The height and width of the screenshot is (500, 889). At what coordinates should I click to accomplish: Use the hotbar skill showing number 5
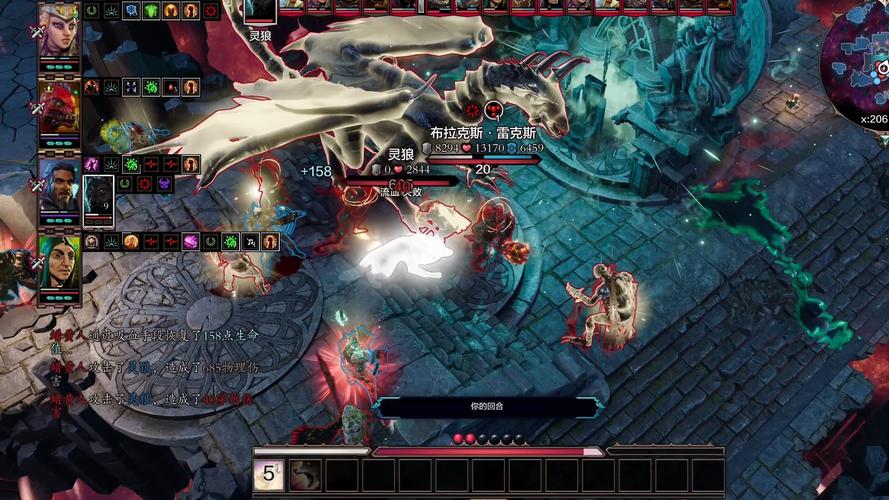click(x=269, y=474)
